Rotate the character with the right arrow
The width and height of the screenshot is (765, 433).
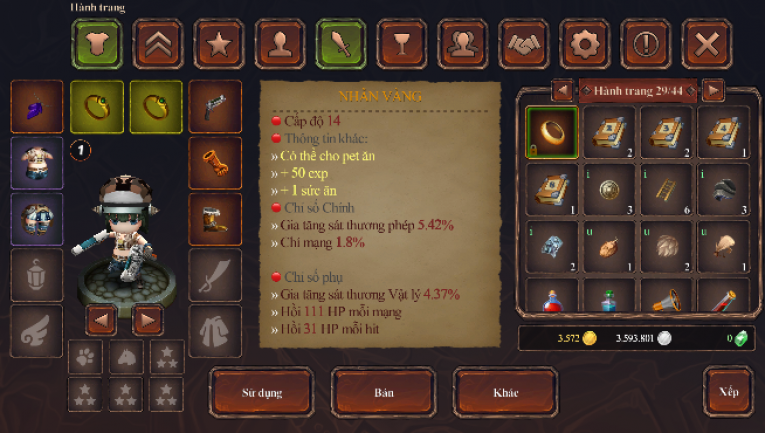(x=148, y=320)
